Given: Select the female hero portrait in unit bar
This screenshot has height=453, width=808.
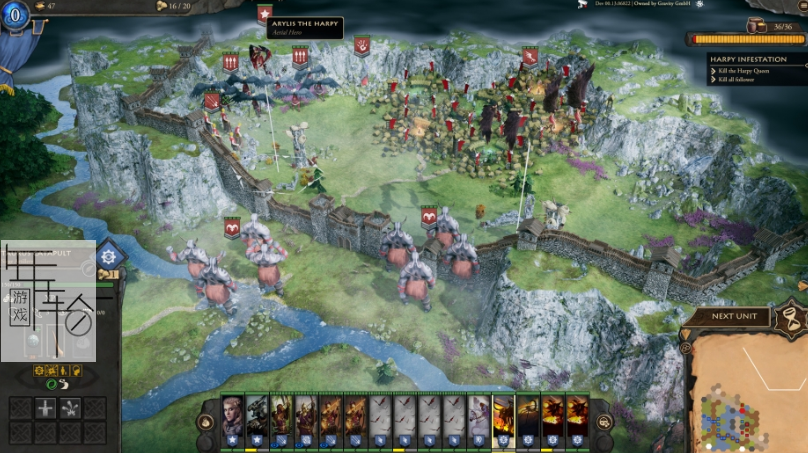Looking at the screenshot, I should pyautogui.click(x=233, y=411).
